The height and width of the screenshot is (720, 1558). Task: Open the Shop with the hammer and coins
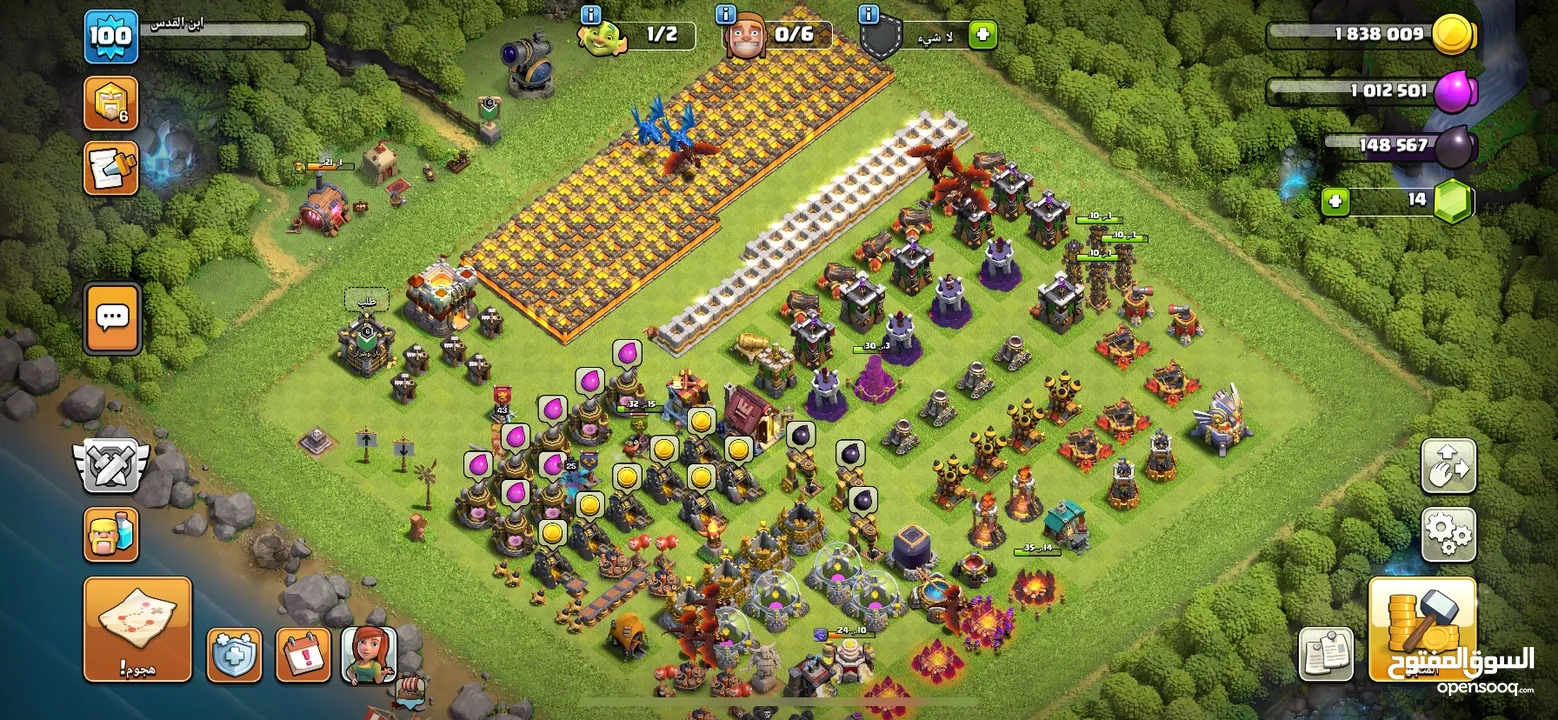pyautogui.click(x=1421, y=628)
